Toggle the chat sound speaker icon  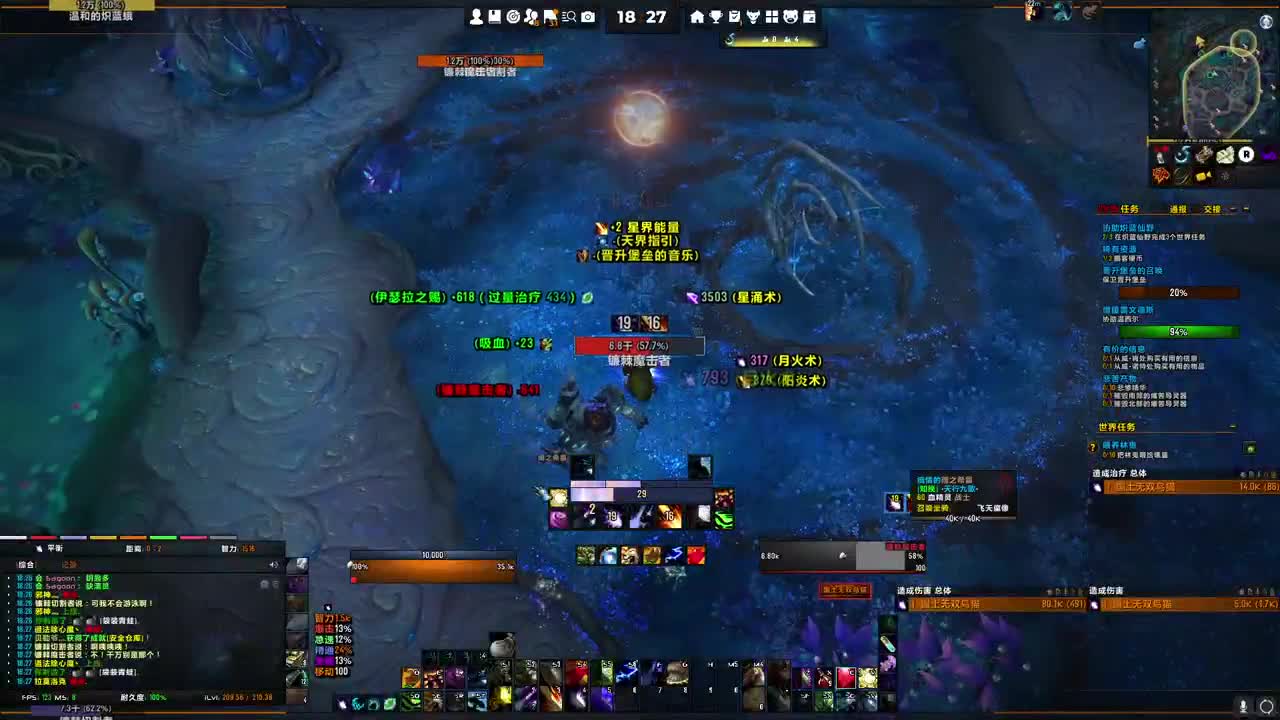click(273, 564)
